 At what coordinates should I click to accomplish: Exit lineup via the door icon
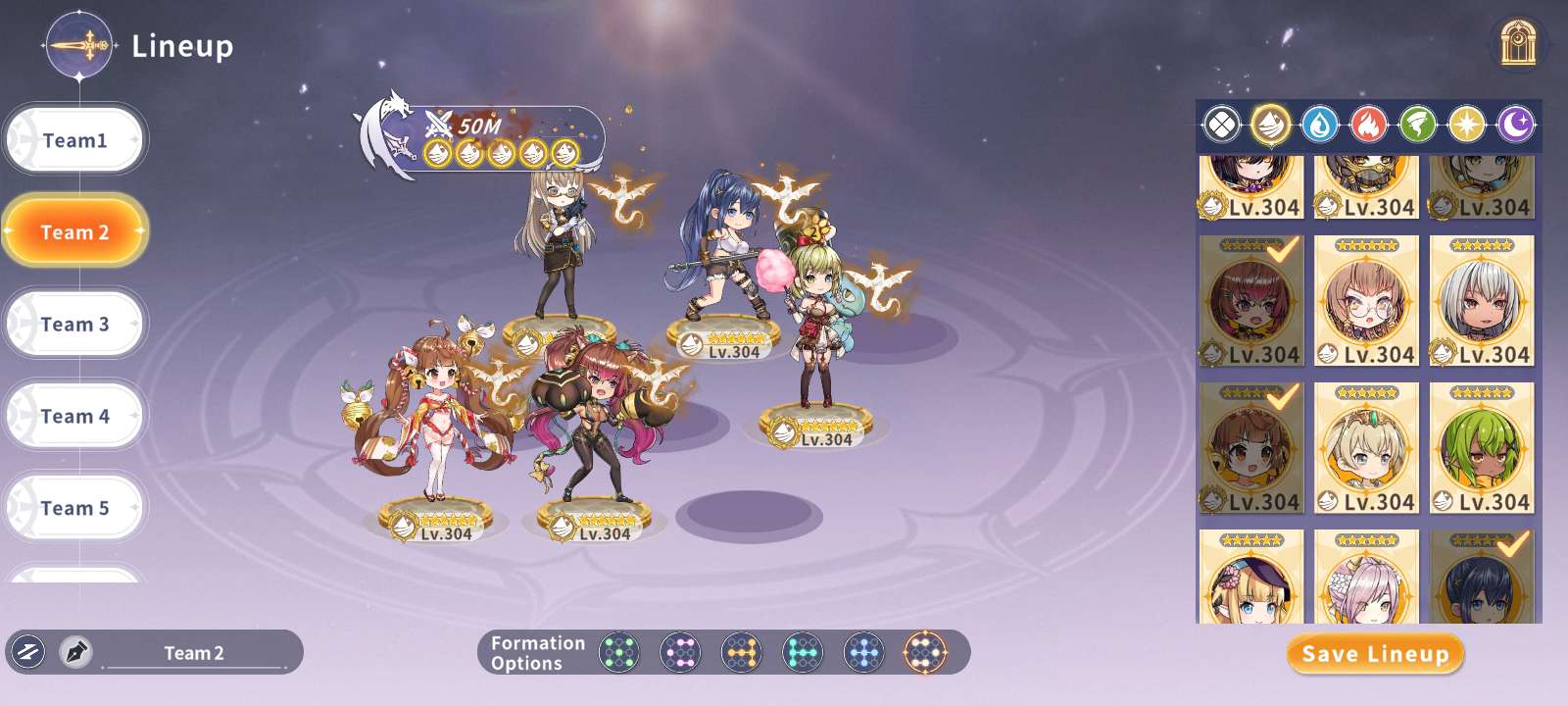click(1517, 43)
